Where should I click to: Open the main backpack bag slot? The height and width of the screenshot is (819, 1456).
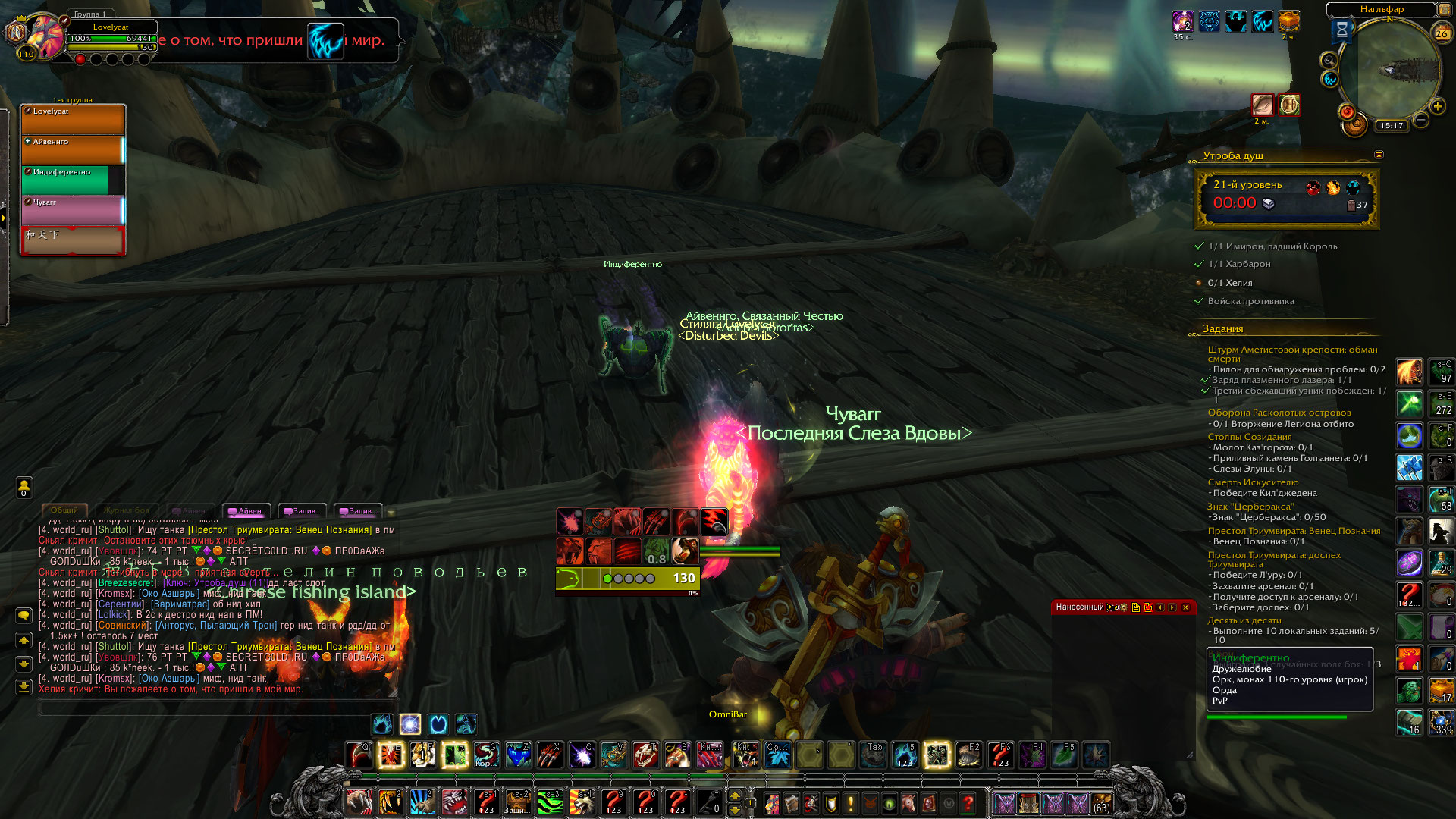[x=1102, y=802]
